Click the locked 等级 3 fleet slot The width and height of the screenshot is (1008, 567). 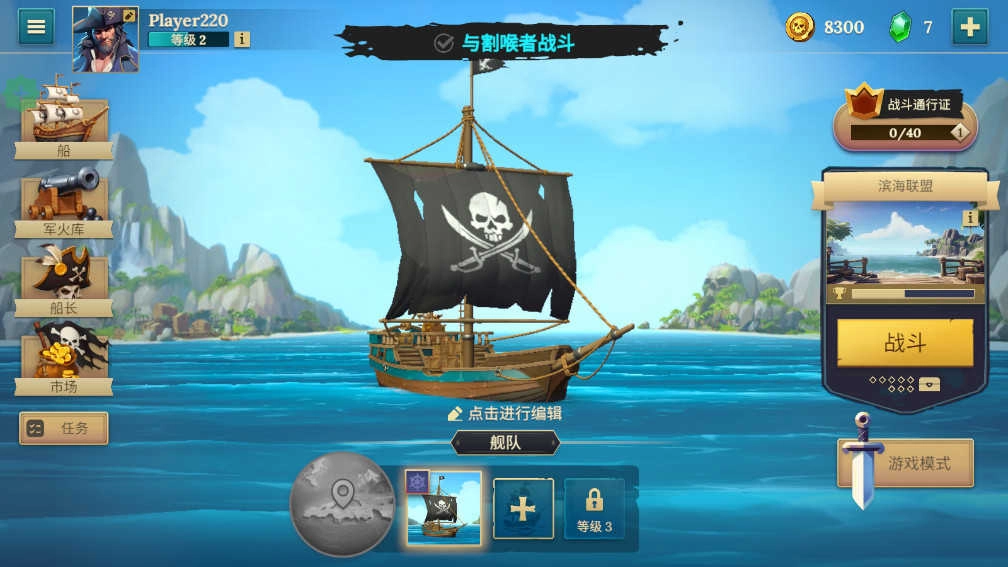click(594, 509)
